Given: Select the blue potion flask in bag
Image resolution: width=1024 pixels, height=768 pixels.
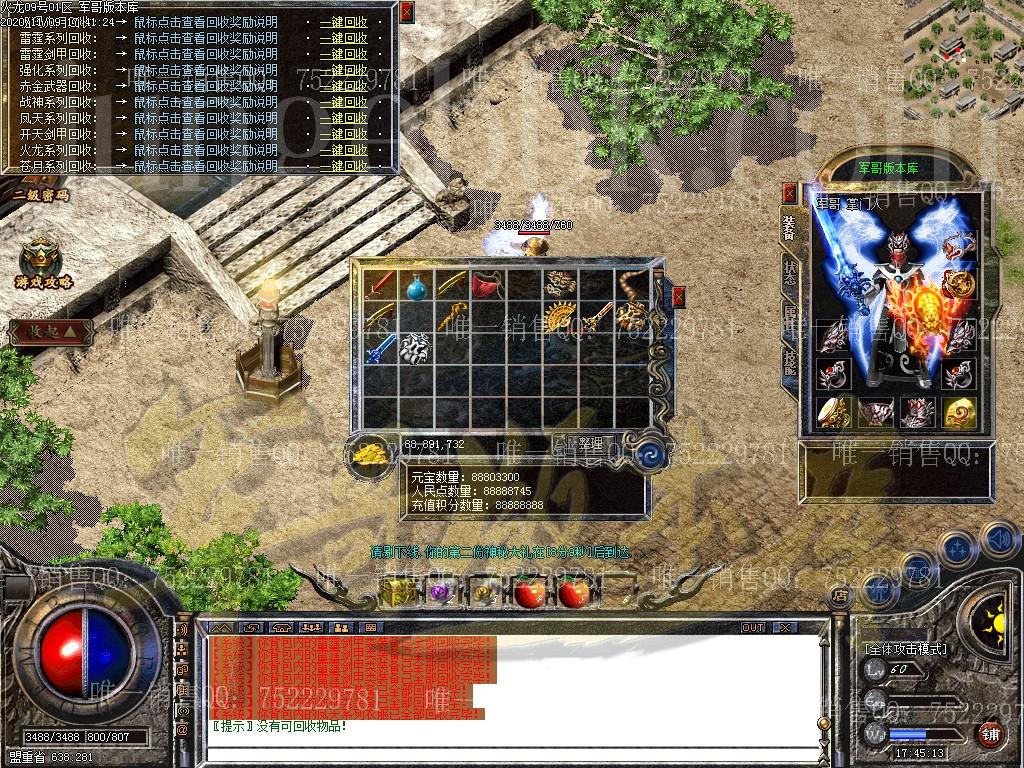Looking at the screenshot, I should [417, 286].
